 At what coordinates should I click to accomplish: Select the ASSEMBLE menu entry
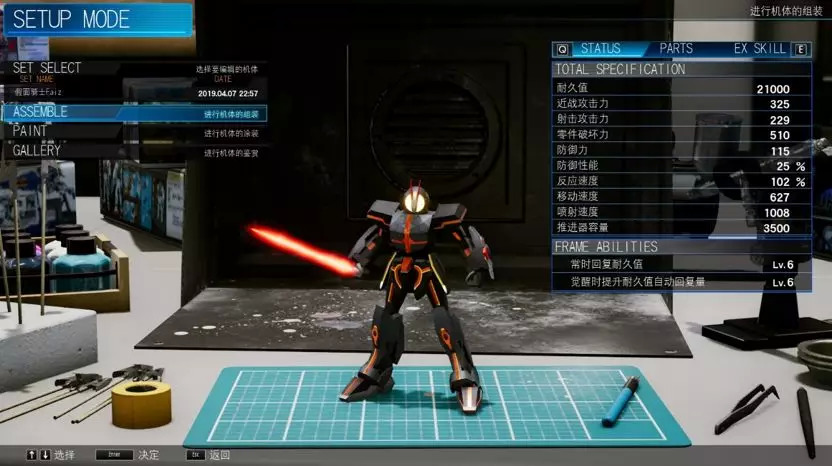click(x=40, y=112)
